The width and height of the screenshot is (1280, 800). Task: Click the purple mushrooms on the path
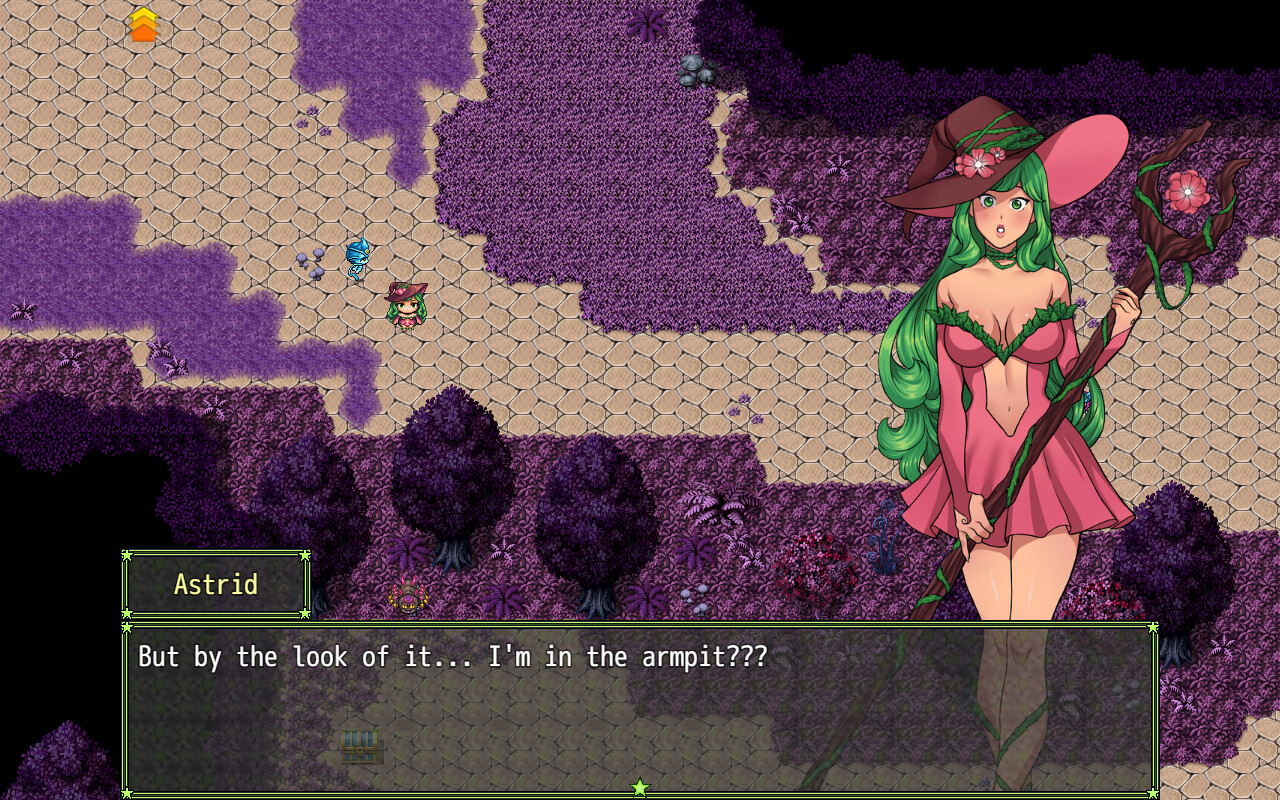coord(312,266)
